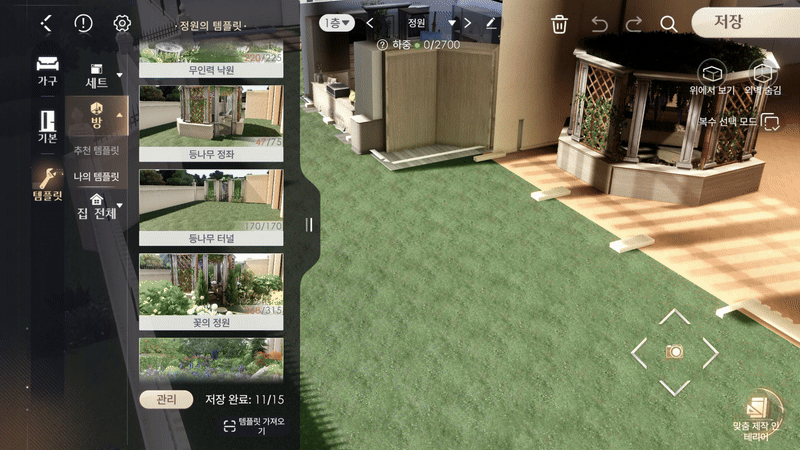The image size is (800, 450).
Task: Select the 템플릿 template tab
Action: pos(47,183)
